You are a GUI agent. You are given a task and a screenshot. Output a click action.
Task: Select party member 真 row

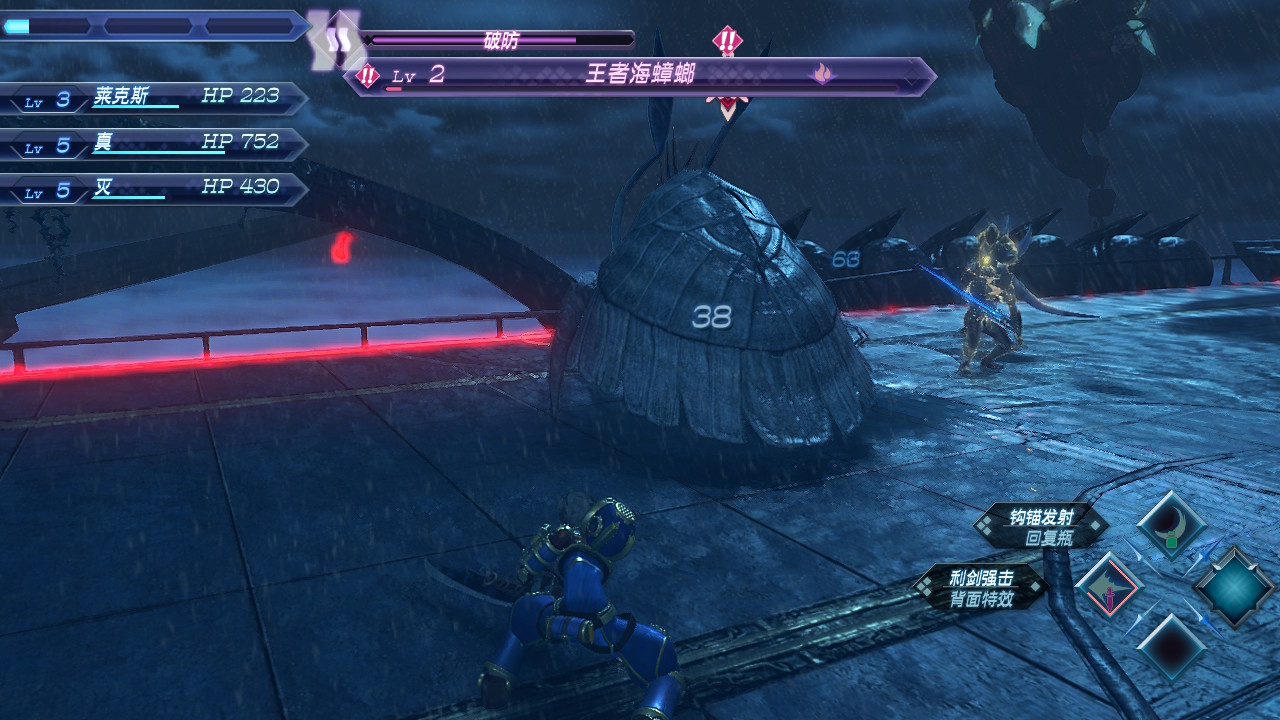(155, 144)
